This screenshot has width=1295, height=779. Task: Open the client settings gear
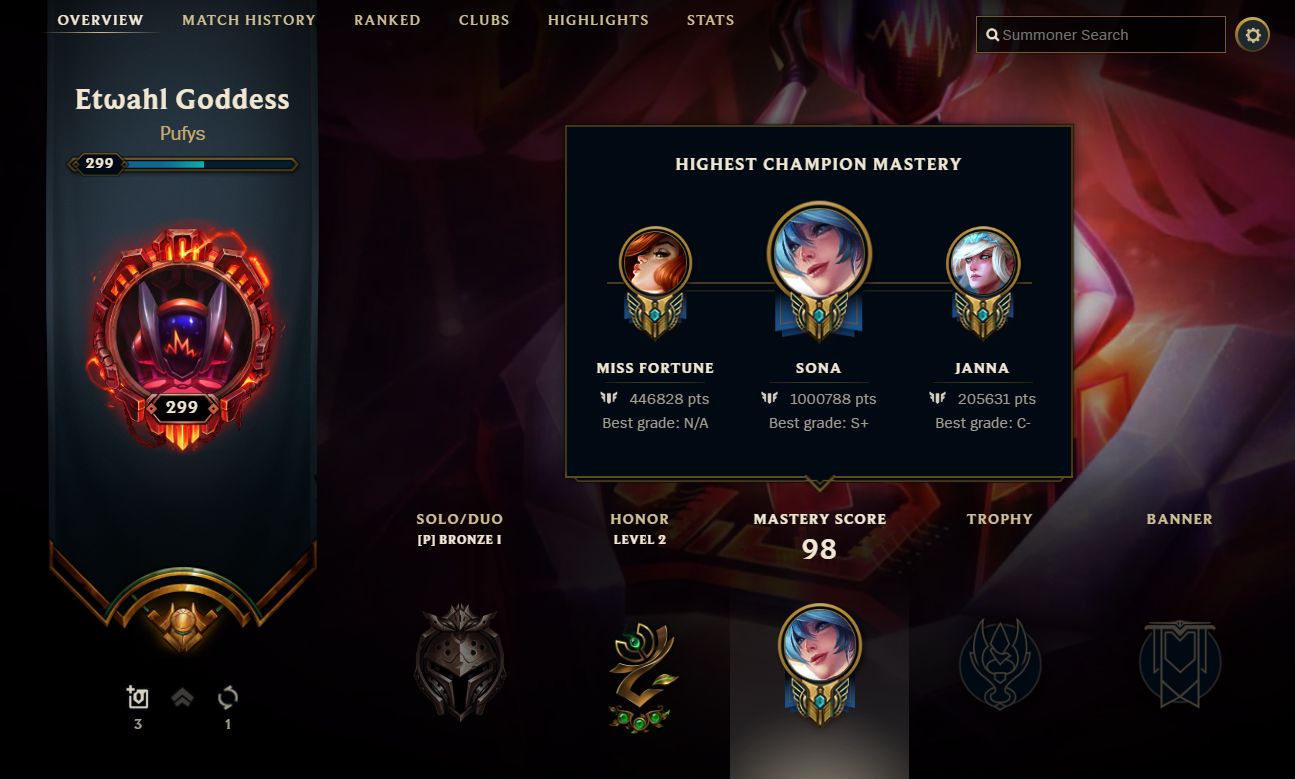point(1253,33)
